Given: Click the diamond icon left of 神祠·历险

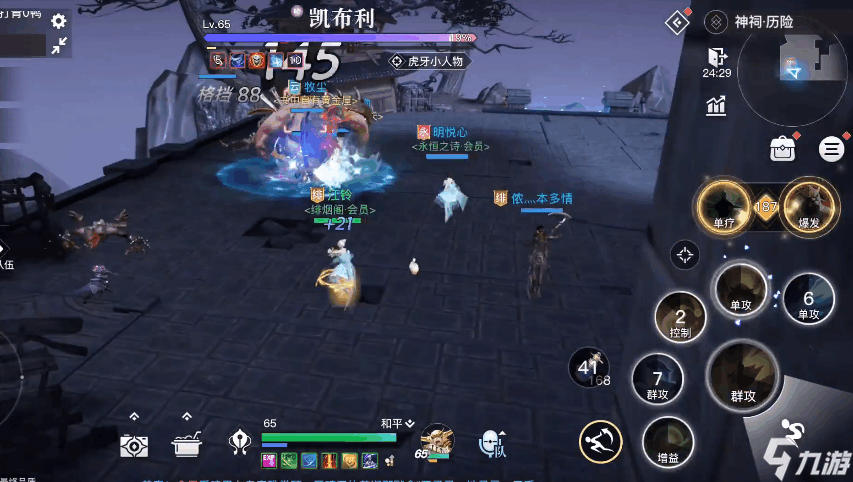Looking at the screenshot, I should [679, 22].
